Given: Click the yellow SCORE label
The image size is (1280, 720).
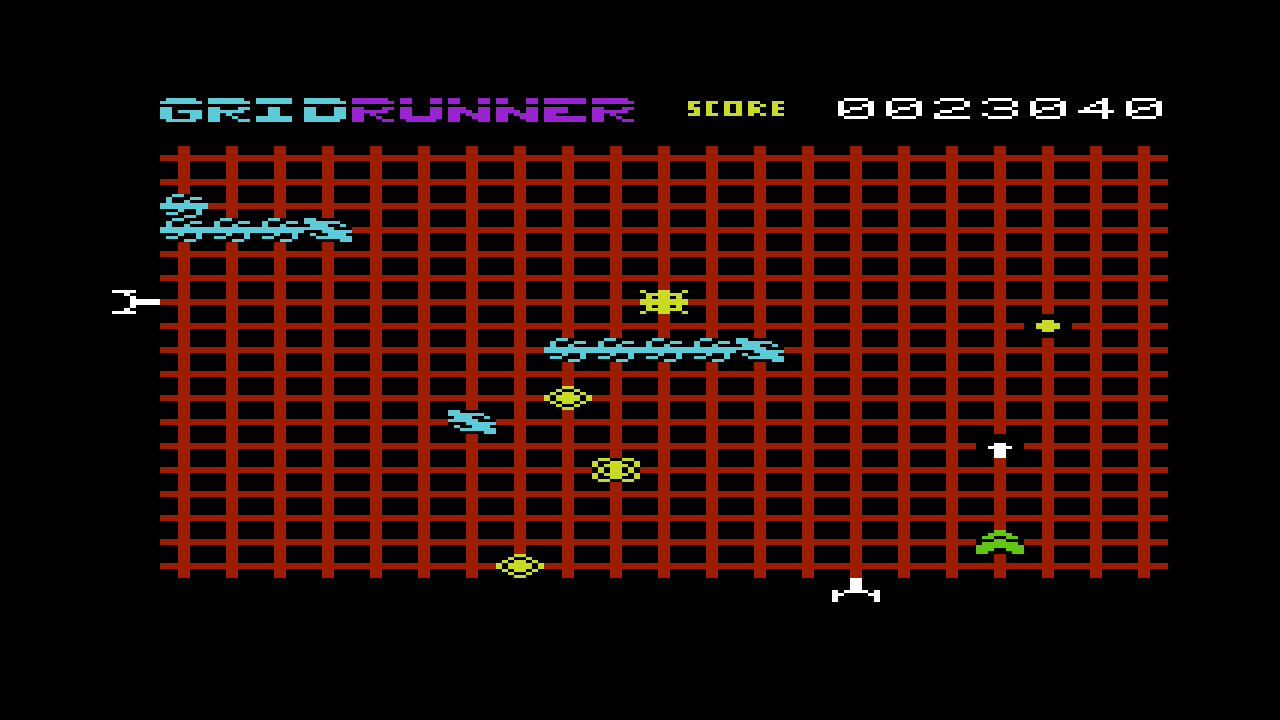Looking at the screenshot, I should coord(735,109).
